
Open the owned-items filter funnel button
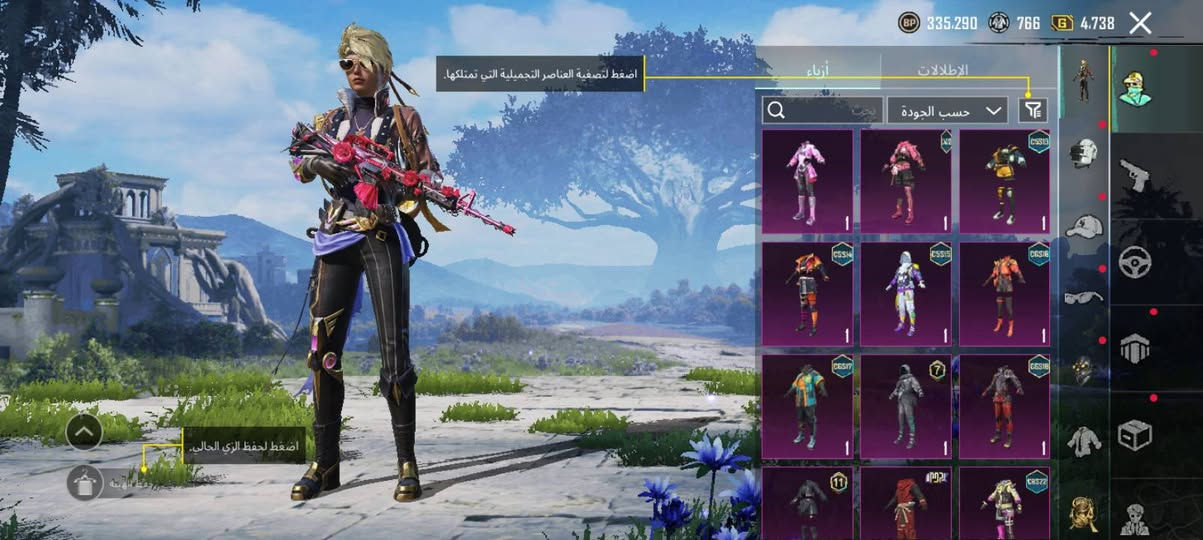(1033, 110)
